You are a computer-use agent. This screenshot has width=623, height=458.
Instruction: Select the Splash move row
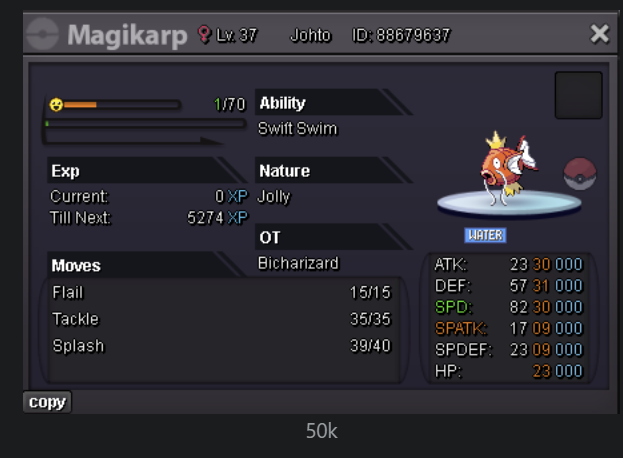(x=221, y=345)
